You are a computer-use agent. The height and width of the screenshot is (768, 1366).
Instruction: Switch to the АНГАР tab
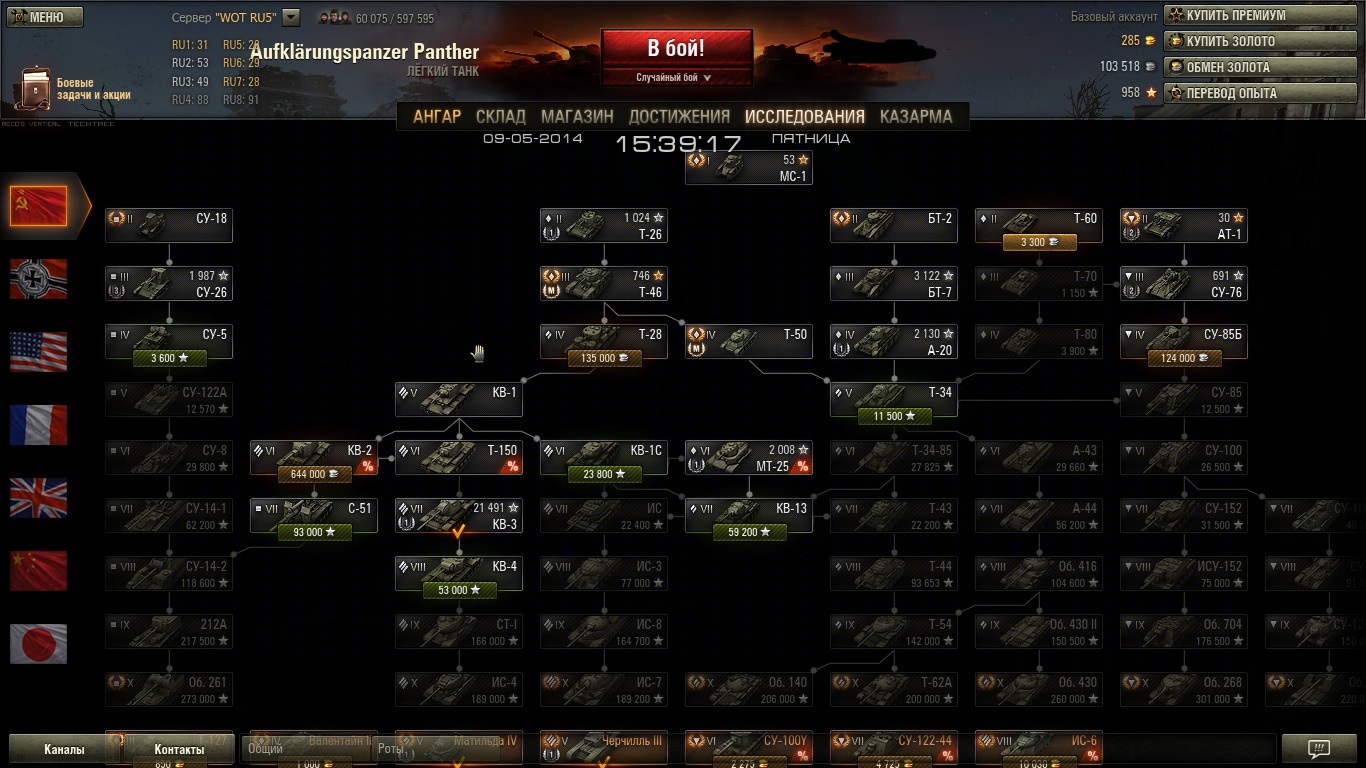coord(437,116)
